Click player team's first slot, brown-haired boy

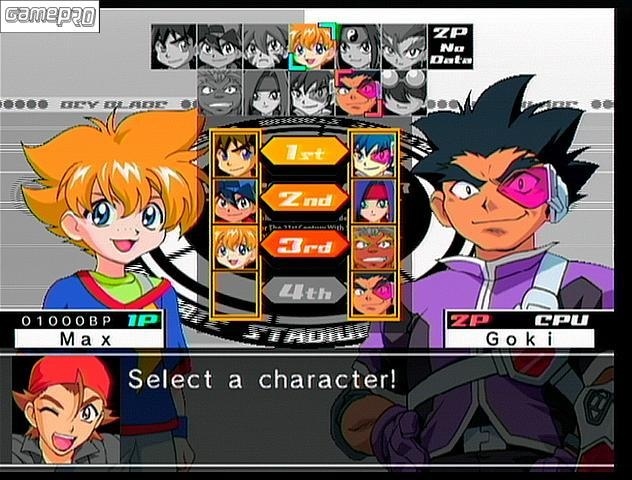point(236,153)
